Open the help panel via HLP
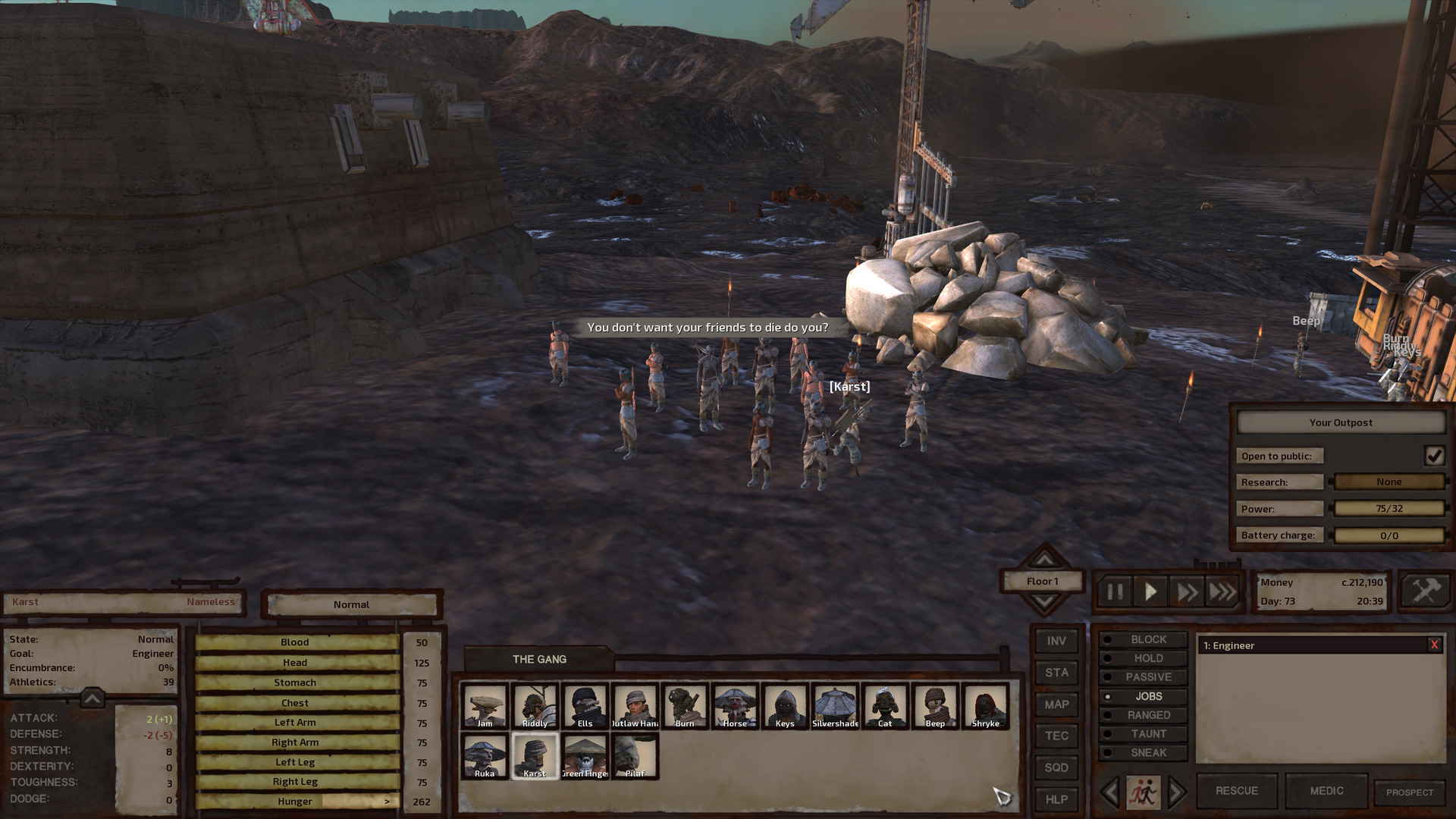This screenshot has width=1456, height=819. click(x=1056, y=799)
